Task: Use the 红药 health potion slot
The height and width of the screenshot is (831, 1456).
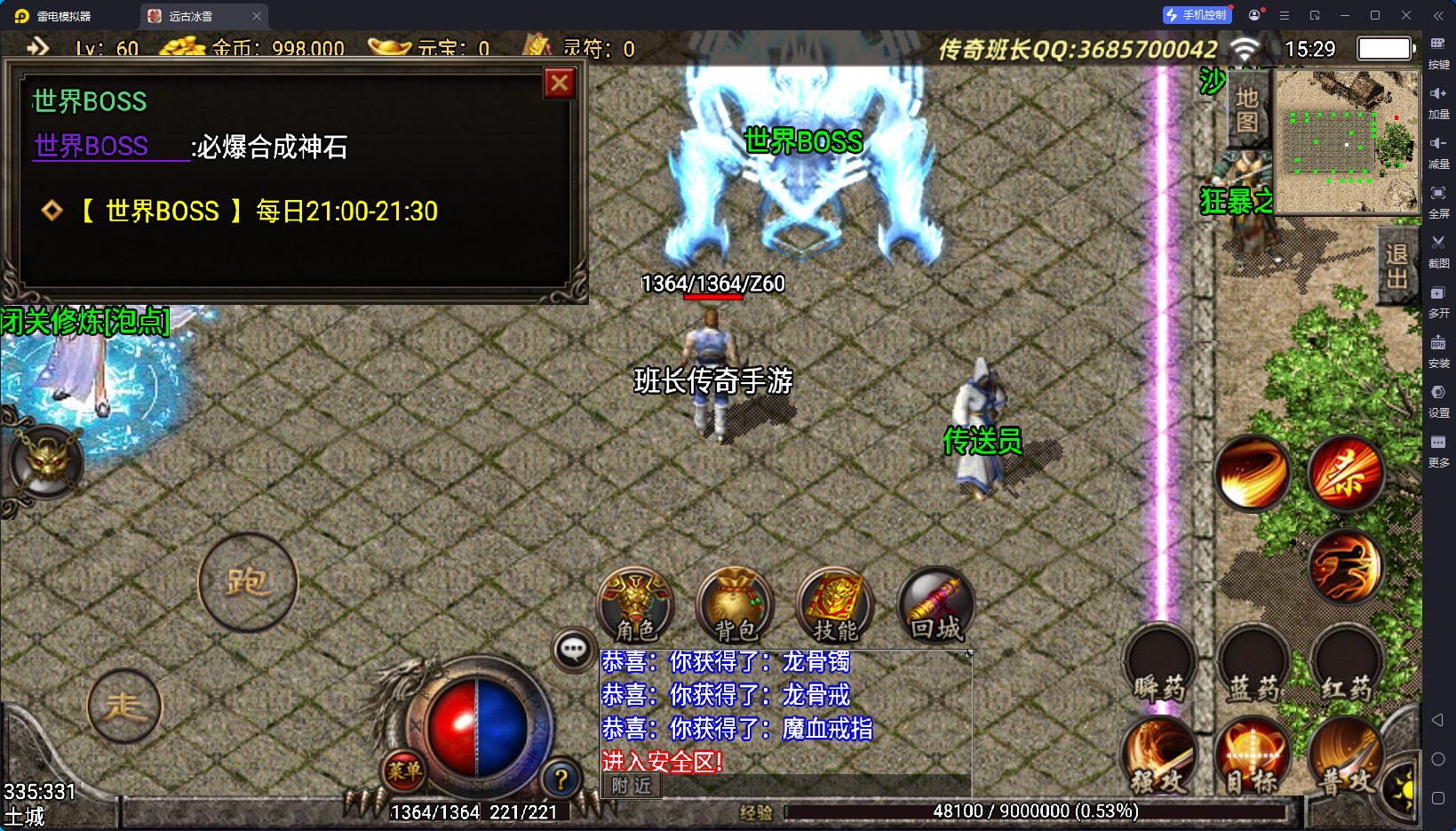Action: [x=1346, y=665]
